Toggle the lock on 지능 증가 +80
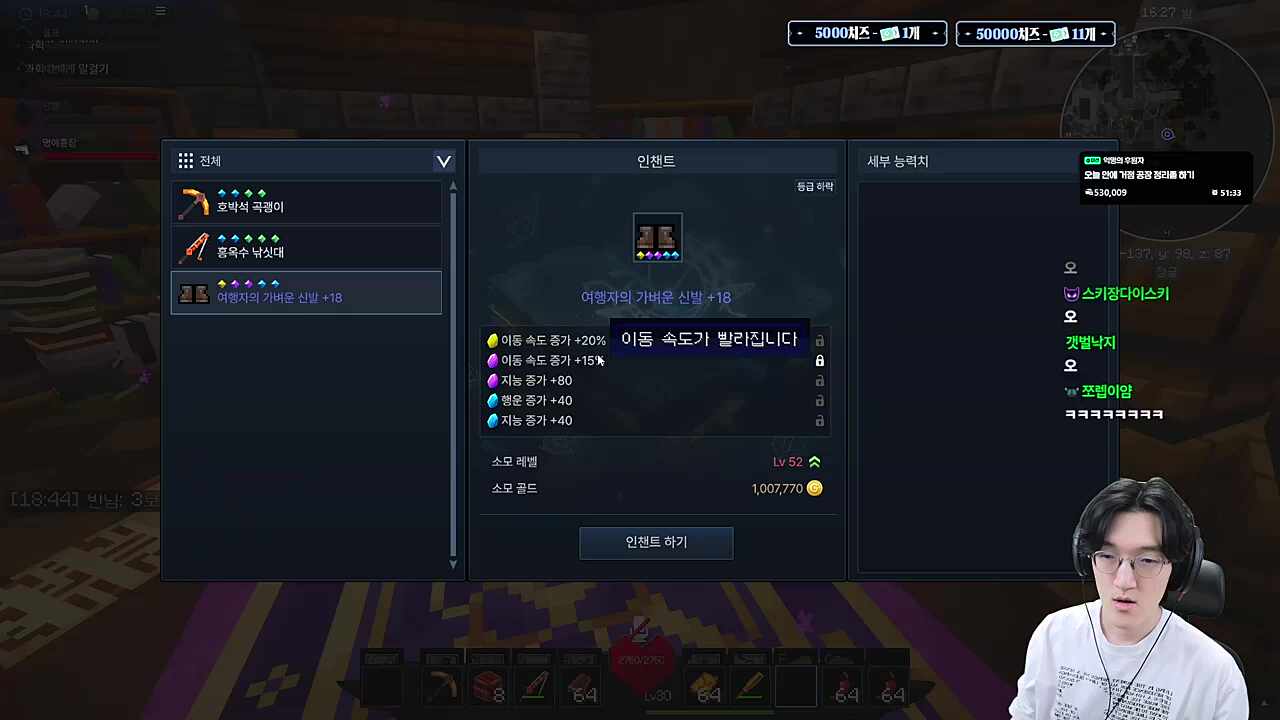1280x720 pixels. click(820, 380)
